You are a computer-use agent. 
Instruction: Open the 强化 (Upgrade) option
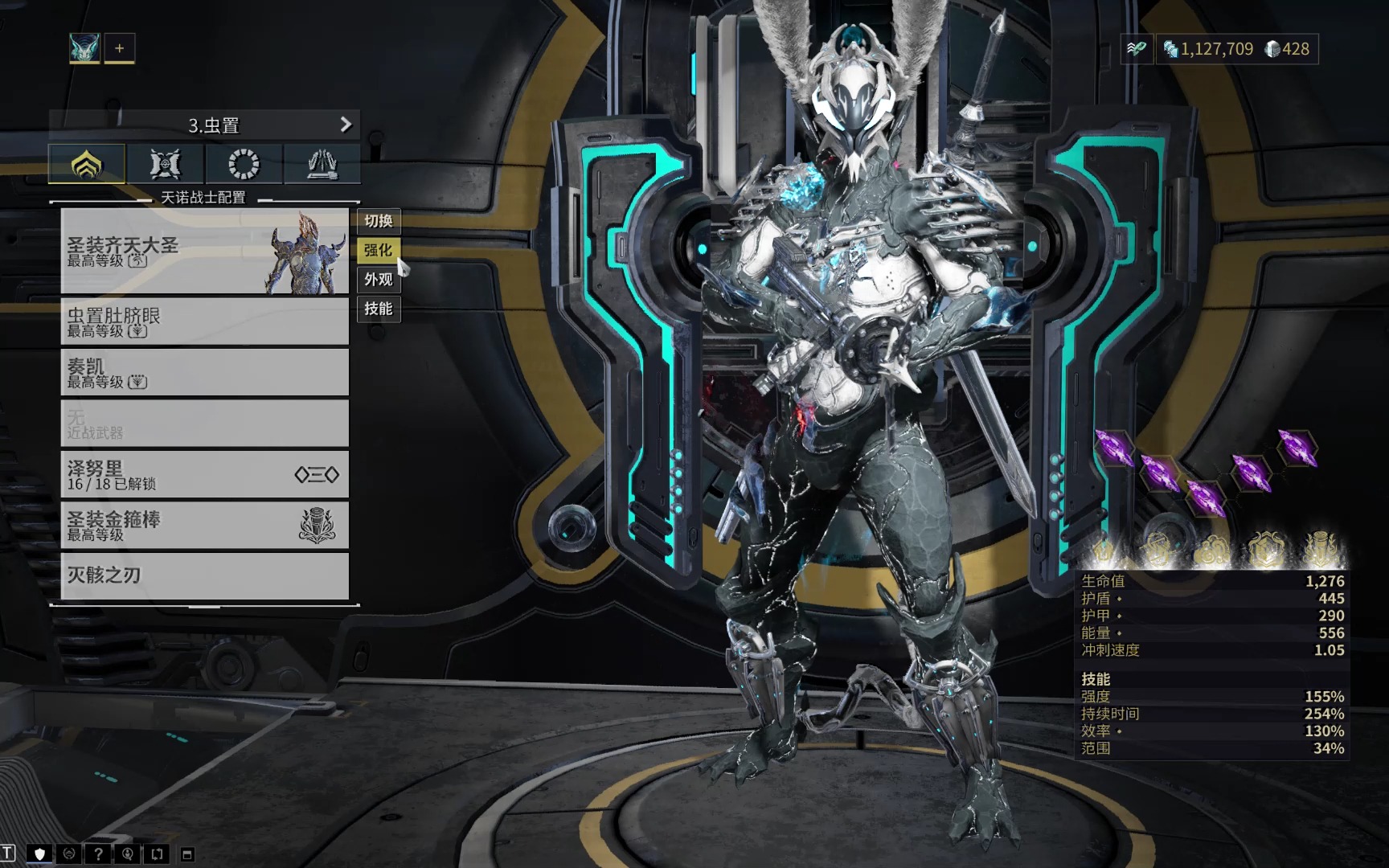tap(379, 250)
